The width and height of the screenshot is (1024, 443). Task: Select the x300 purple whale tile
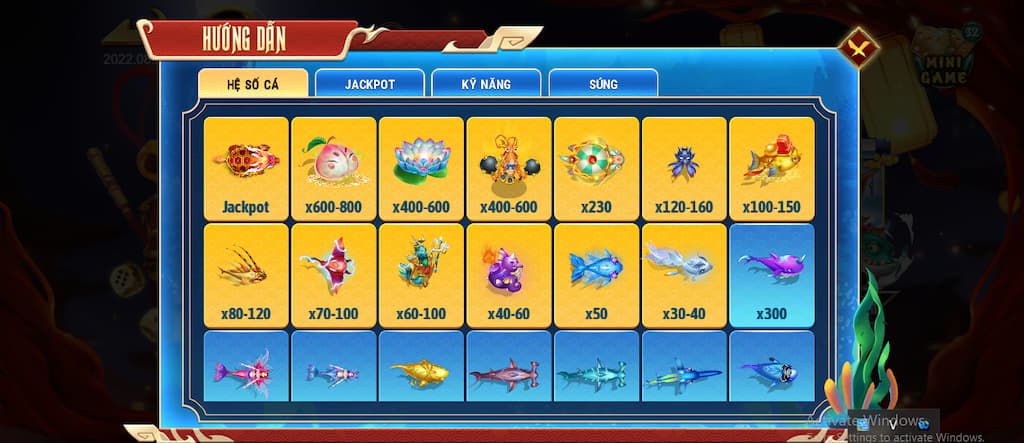coord(772,274)
